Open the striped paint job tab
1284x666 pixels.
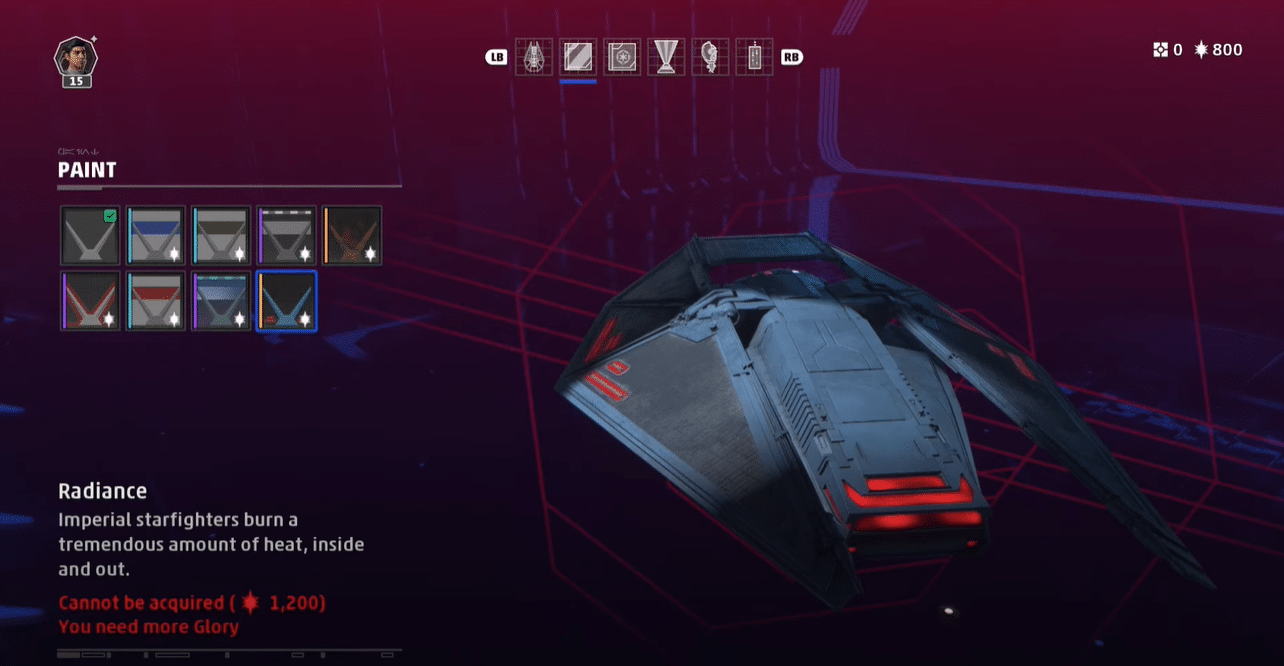[x=578, y=57]
